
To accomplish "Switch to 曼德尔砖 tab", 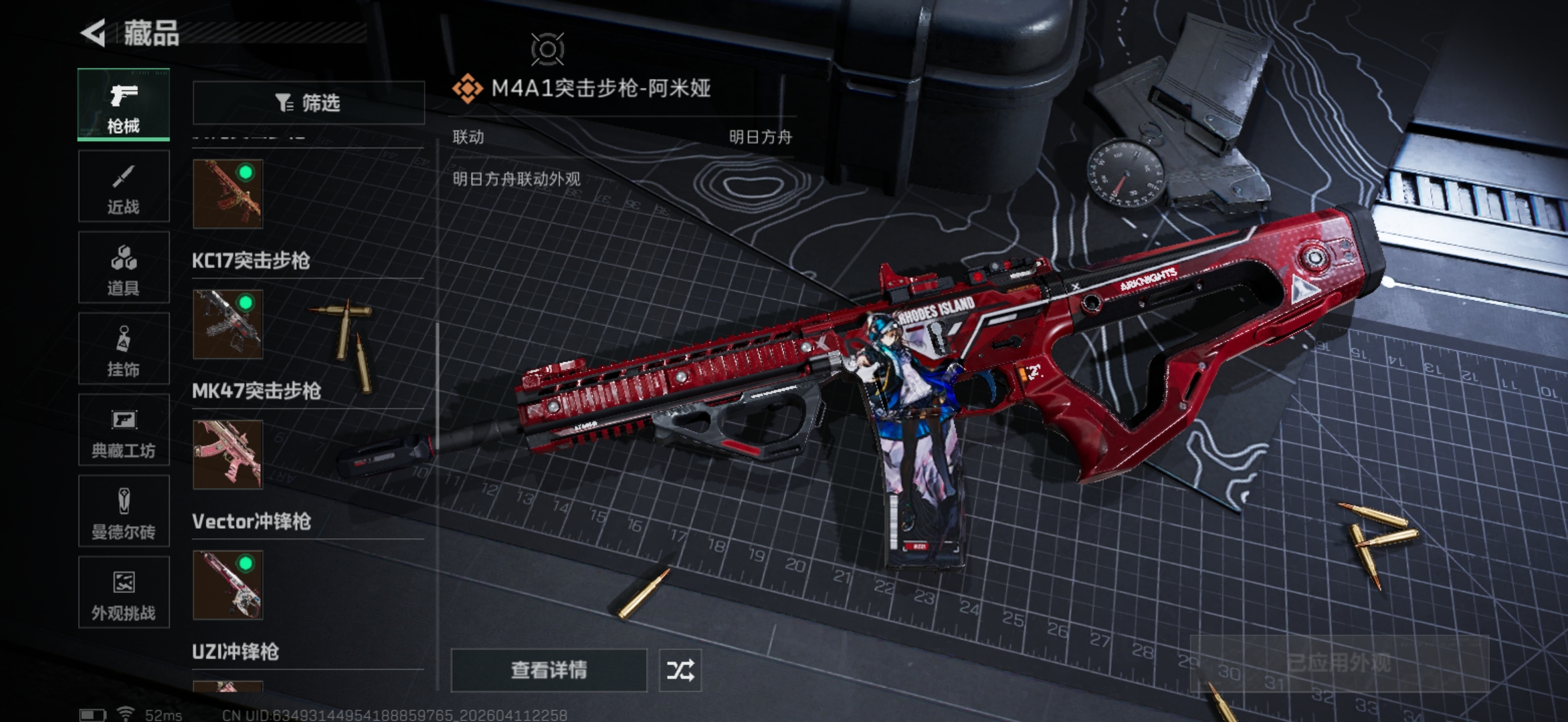I will tap(124, 512).
